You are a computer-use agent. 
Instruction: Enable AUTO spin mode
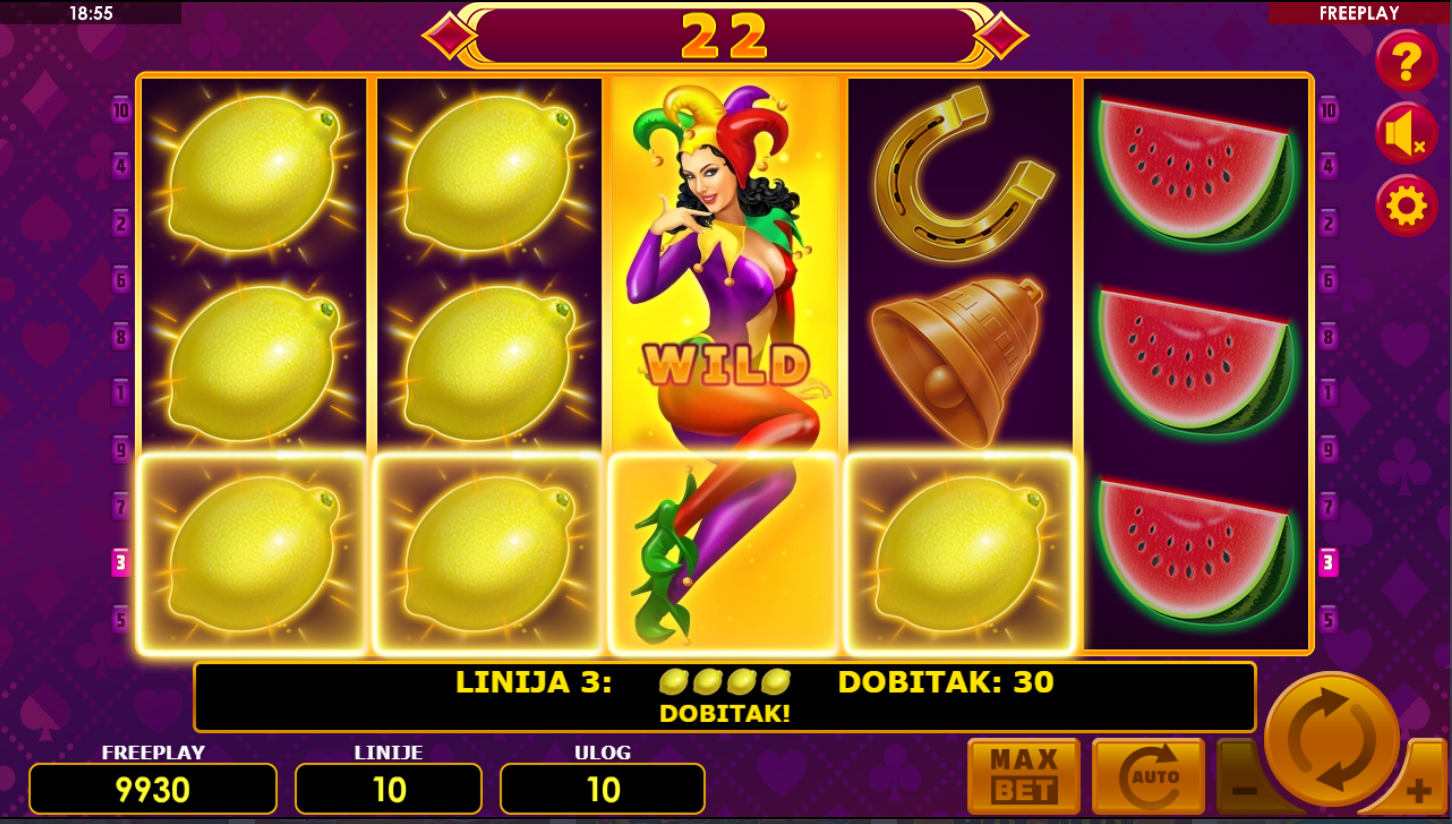coord(1148,776)
